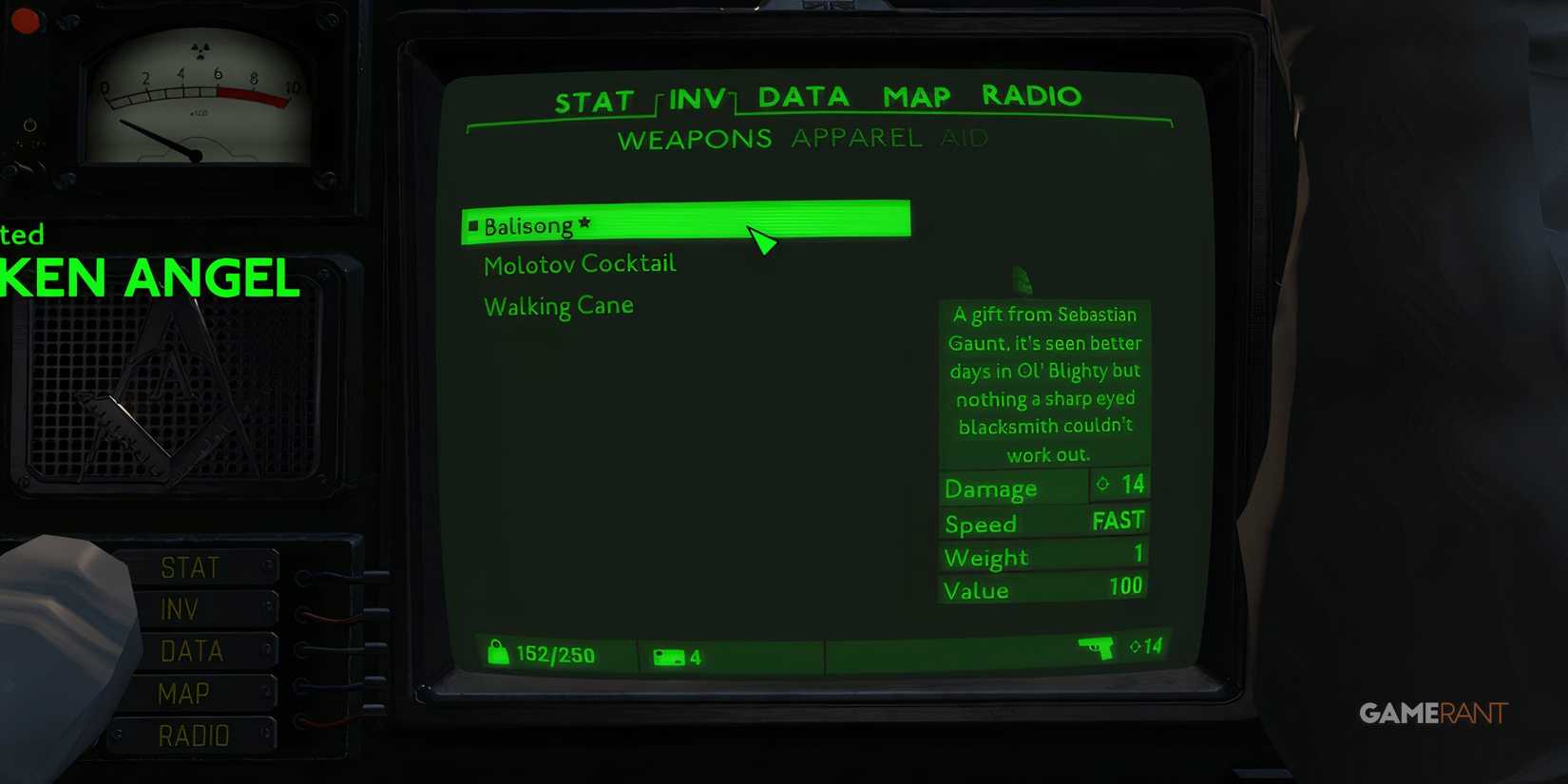The image size is (1568, 784).
Task: Switch to the AID tab
Action: click(x=966, y=138)
